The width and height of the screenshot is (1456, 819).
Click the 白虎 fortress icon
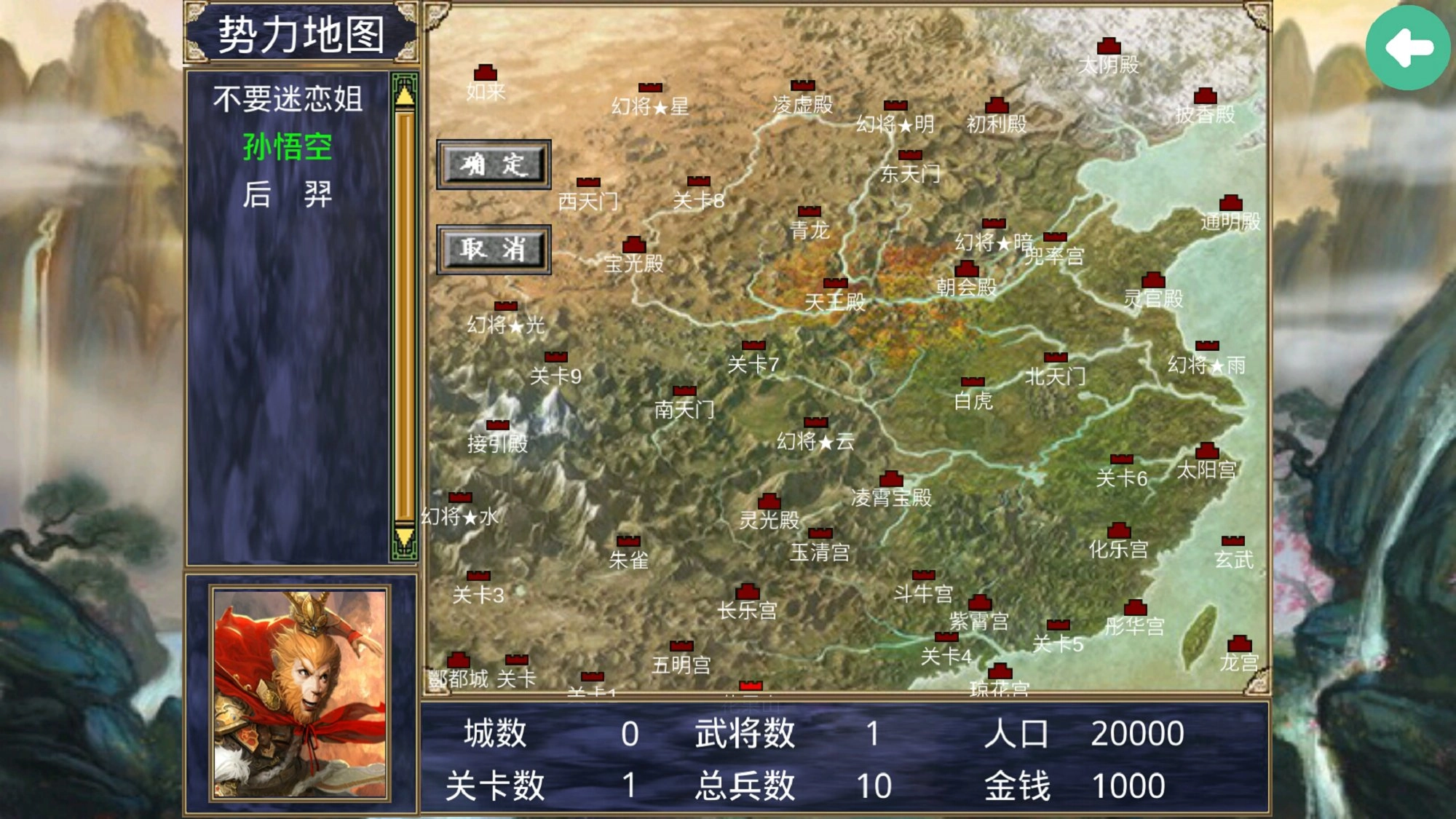coord(973,380)
